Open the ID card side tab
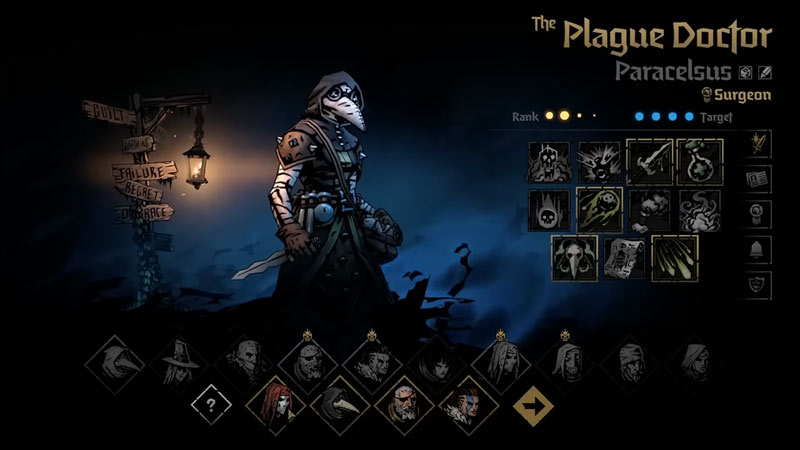This screenshot has width=800, height=450. [x=758, y=179]
